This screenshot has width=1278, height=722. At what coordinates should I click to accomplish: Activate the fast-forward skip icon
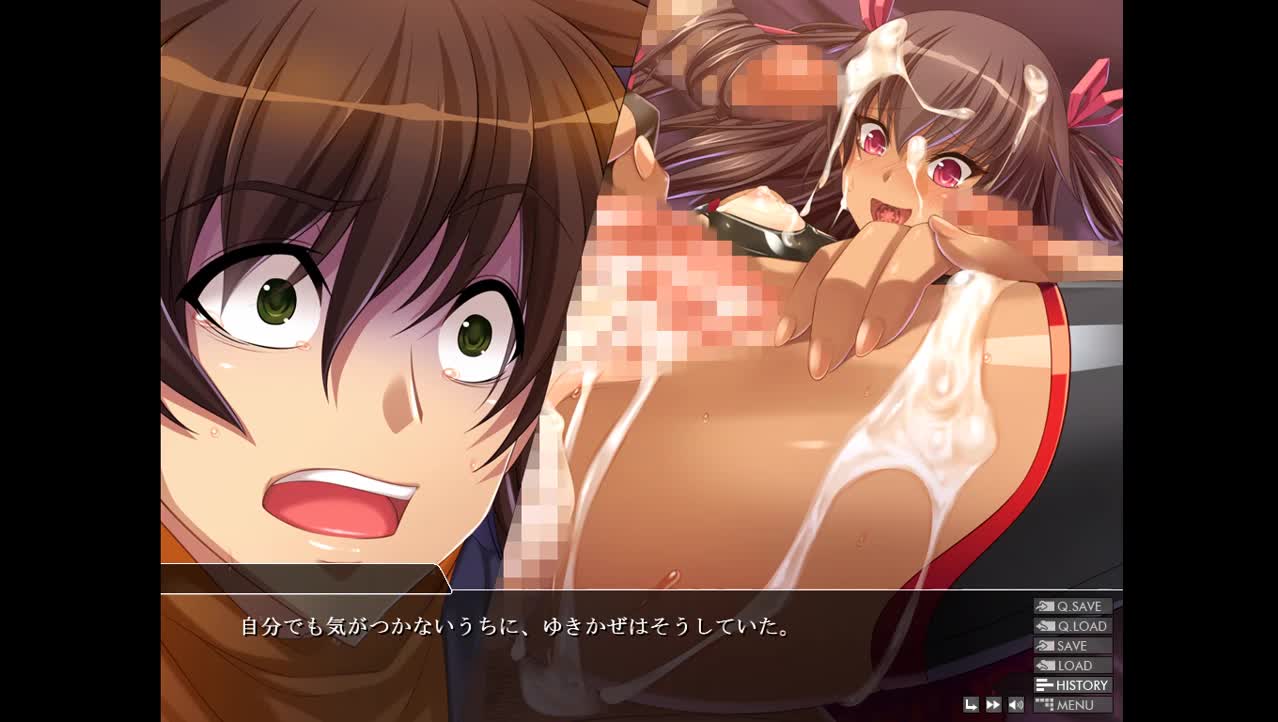tap(993, 705)
